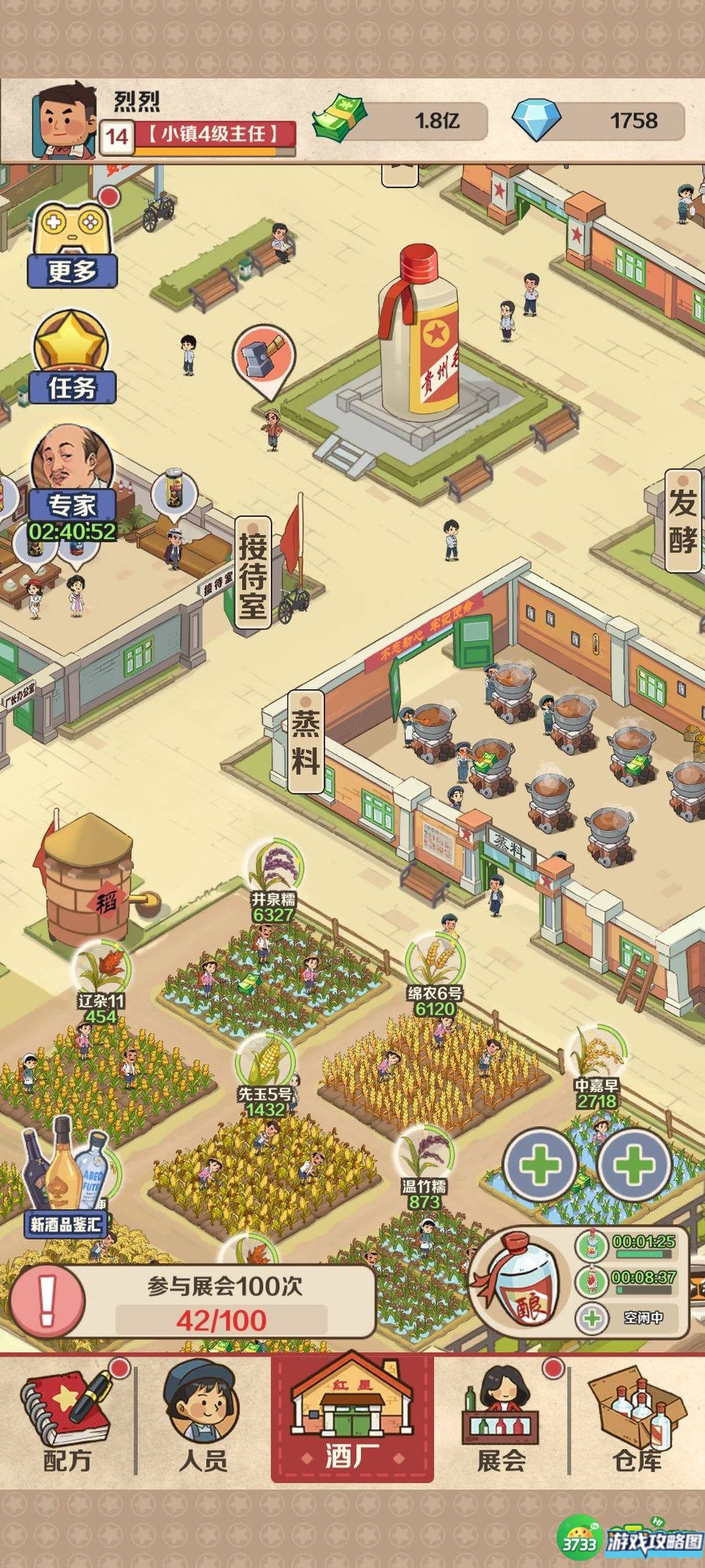Open the 蒸料 steaming building label
The width and height of the screenshot is (705, 1568).
point(305,741)
